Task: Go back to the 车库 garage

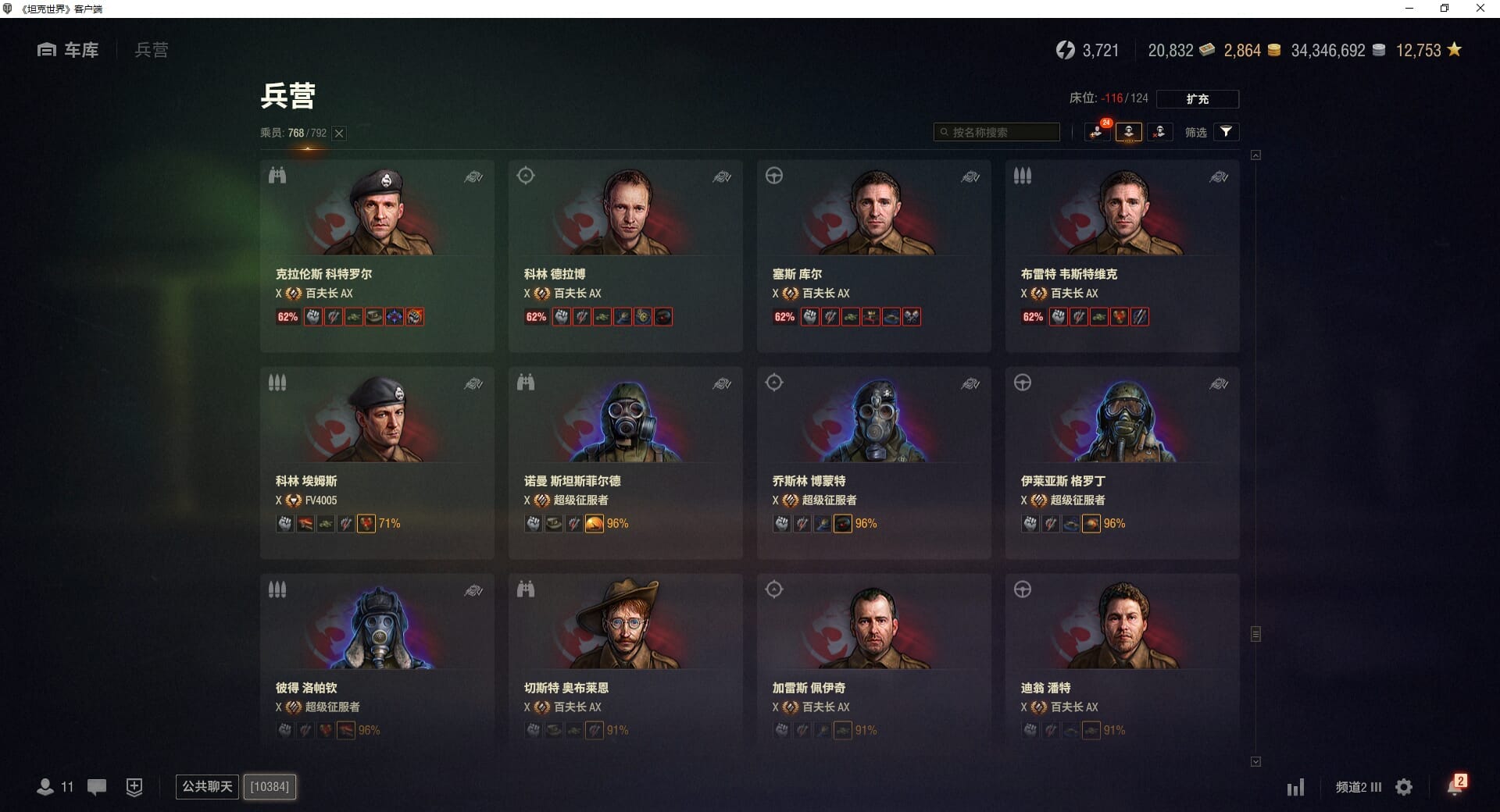Action: pyautogui.click(x=69, y=50)
